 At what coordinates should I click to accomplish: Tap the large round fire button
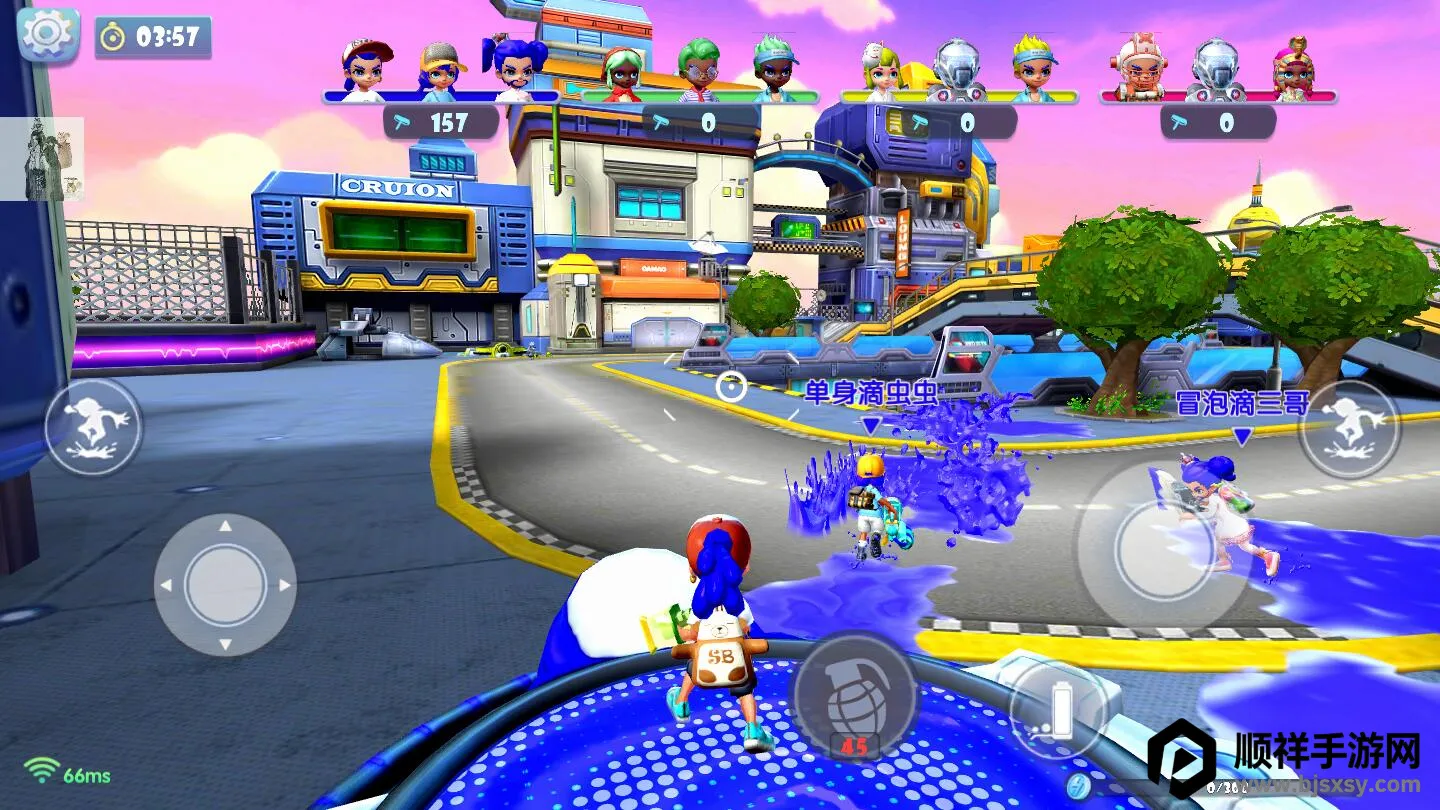(1163, 549)
